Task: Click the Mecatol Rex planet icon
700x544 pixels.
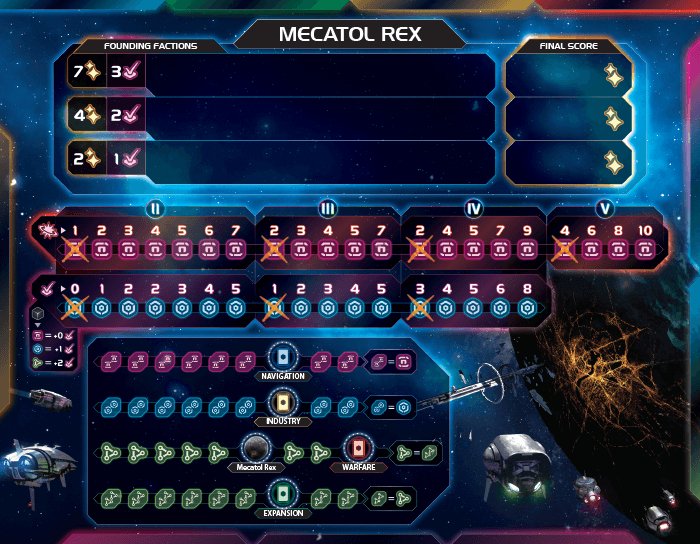Action: pos(257,449)
